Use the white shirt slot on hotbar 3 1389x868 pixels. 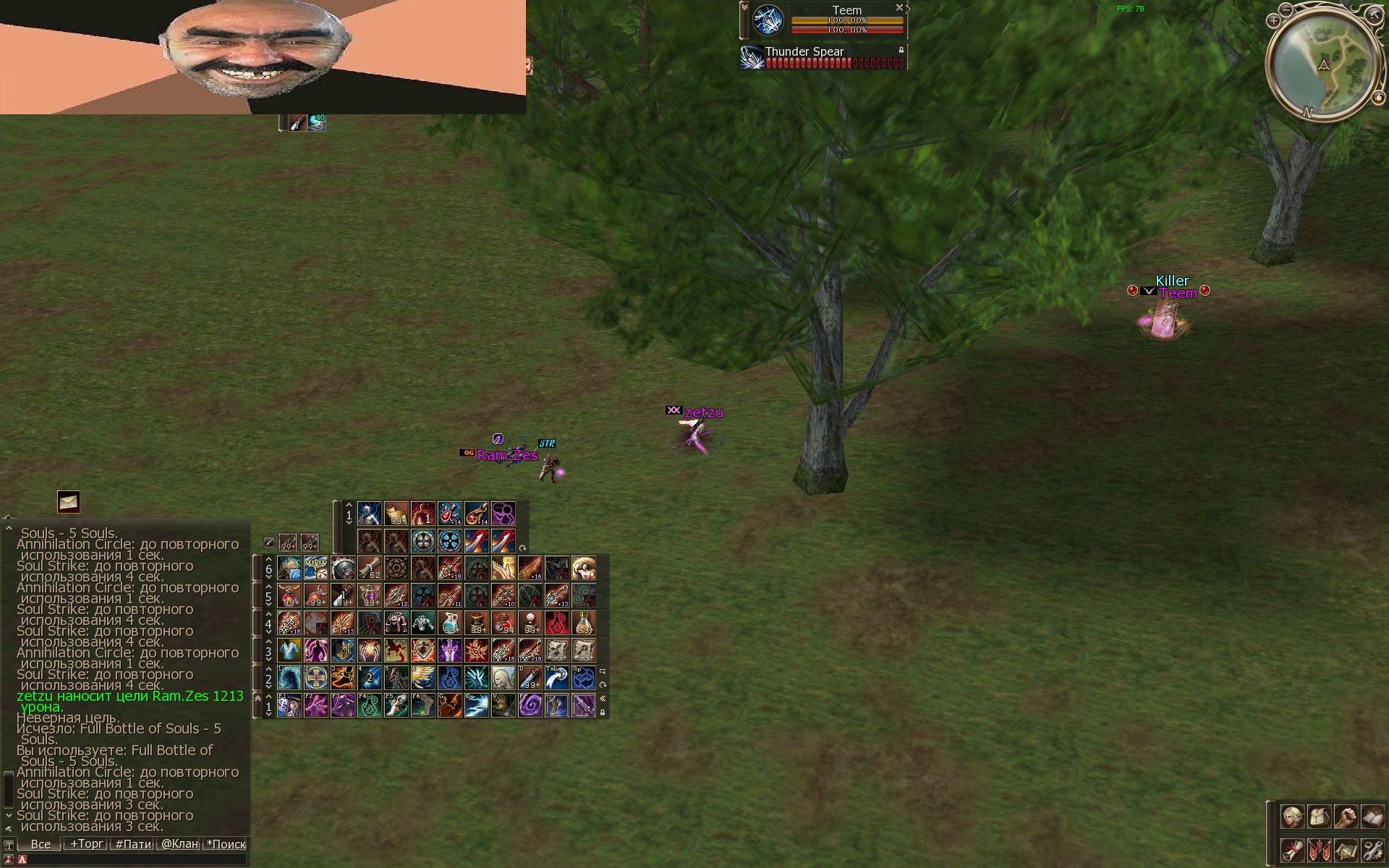(289, 650)
